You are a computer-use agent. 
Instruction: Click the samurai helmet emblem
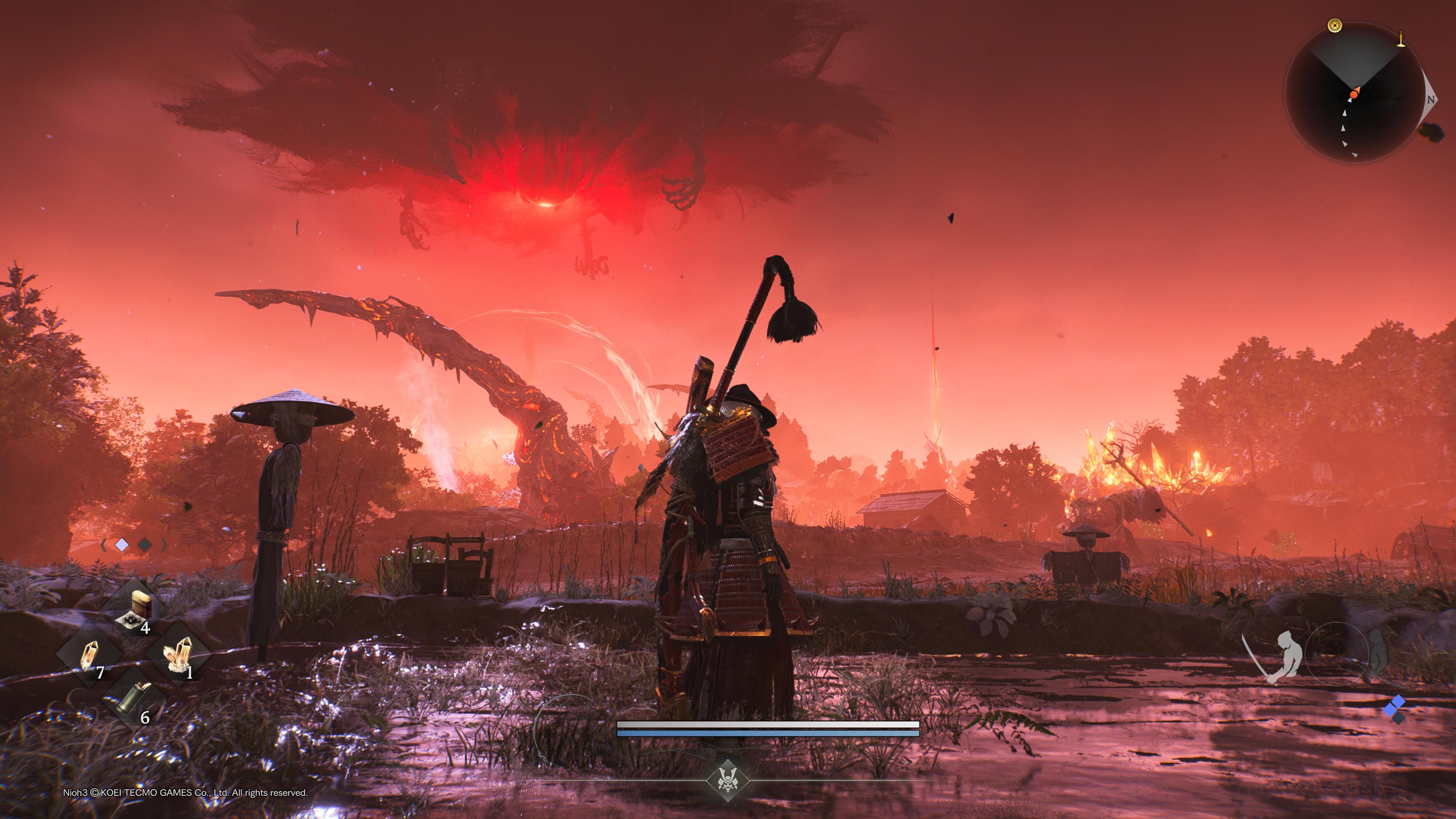727,781
